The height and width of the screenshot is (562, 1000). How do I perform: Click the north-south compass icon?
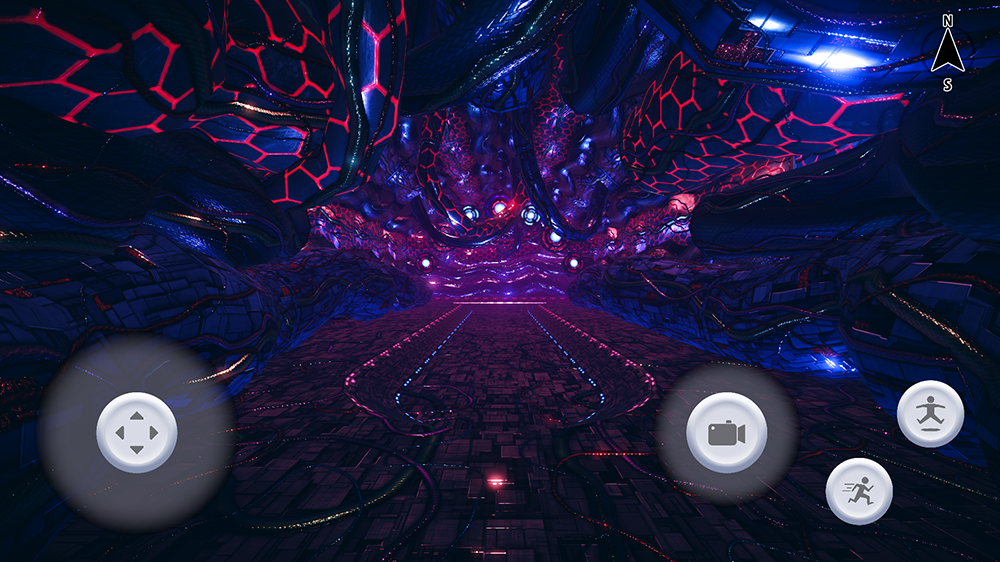tap(946, 53)
